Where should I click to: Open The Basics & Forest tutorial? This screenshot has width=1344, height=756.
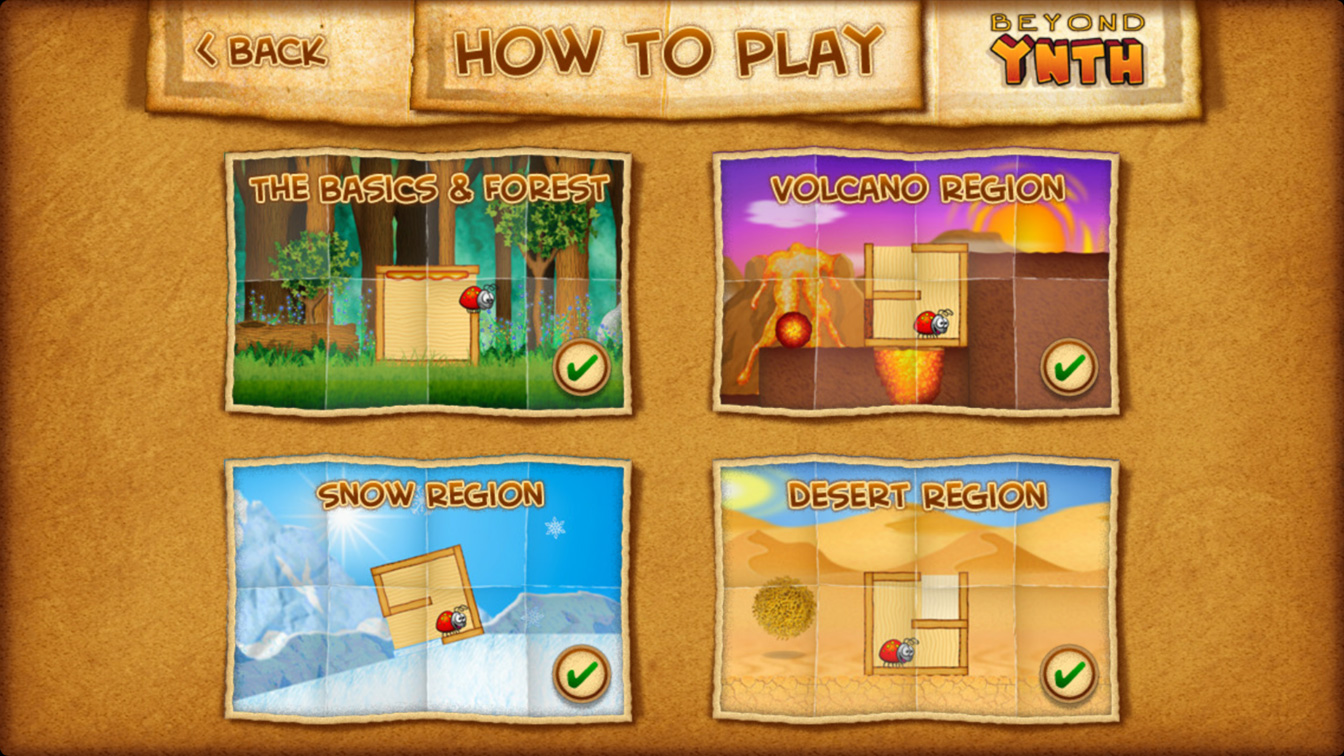[428, 282]
